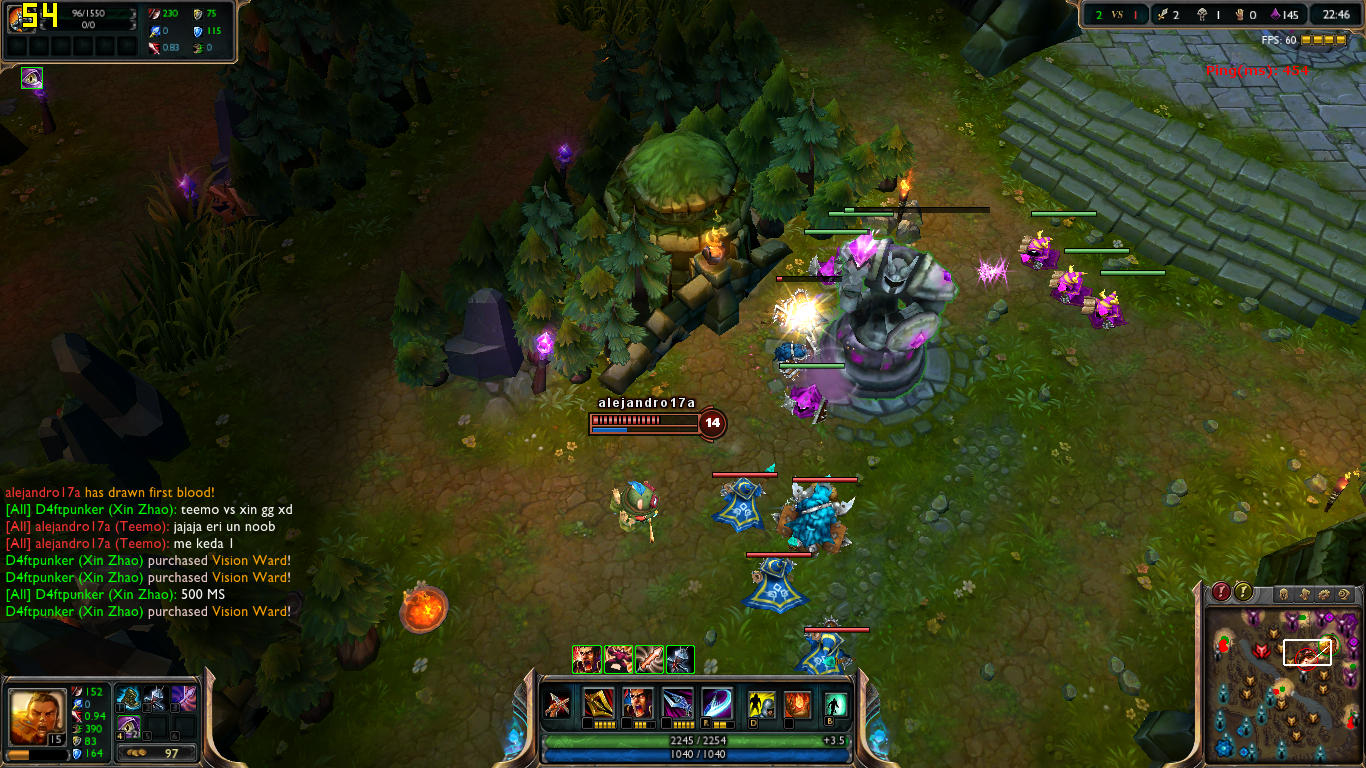Select the spear item in slot 3
This screenshot has height=768, width=1366.
point(183,697)
